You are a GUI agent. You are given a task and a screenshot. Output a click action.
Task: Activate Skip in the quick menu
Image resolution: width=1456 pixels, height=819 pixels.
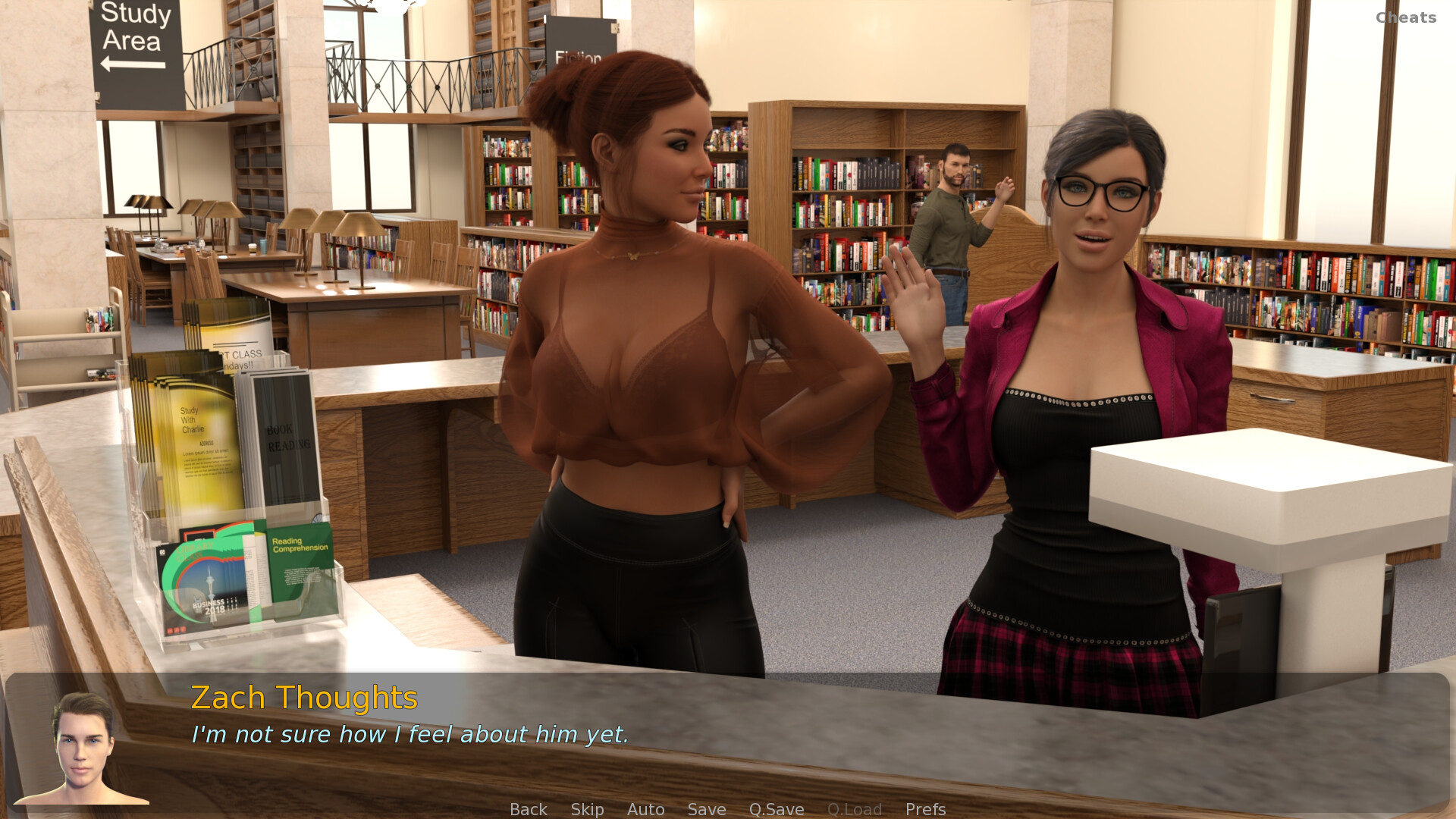tap(587, 809)
